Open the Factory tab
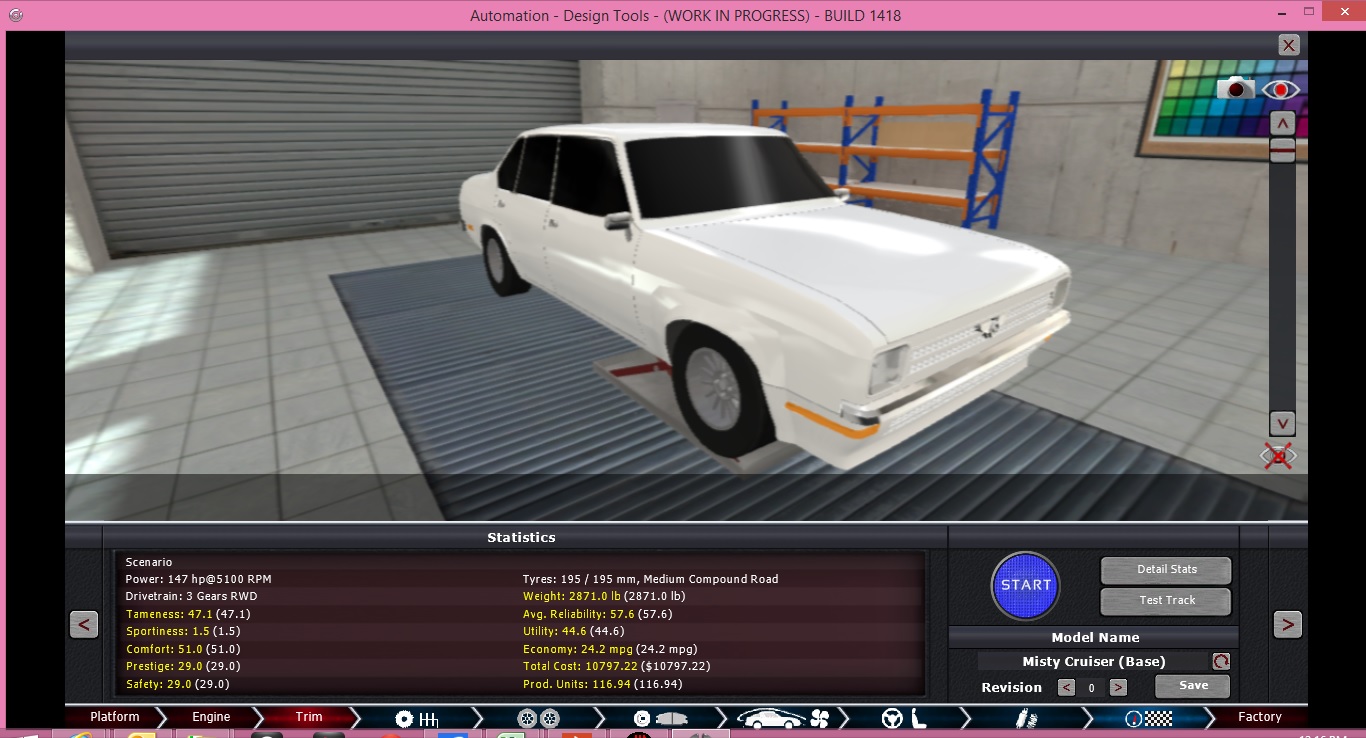 [x=1260, y=716]
